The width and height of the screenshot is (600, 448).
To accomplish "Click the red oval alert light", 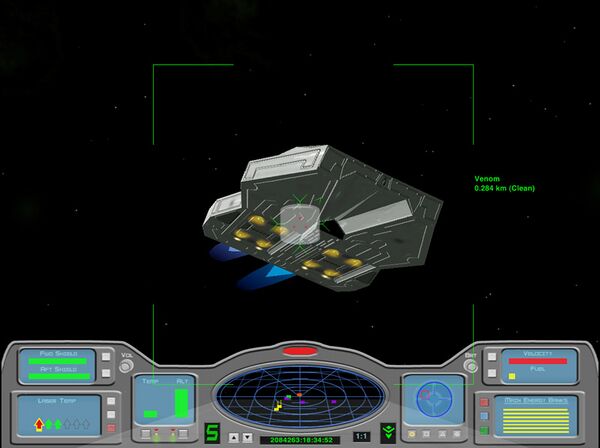I will pyautogui.click(x=298, y=351).
